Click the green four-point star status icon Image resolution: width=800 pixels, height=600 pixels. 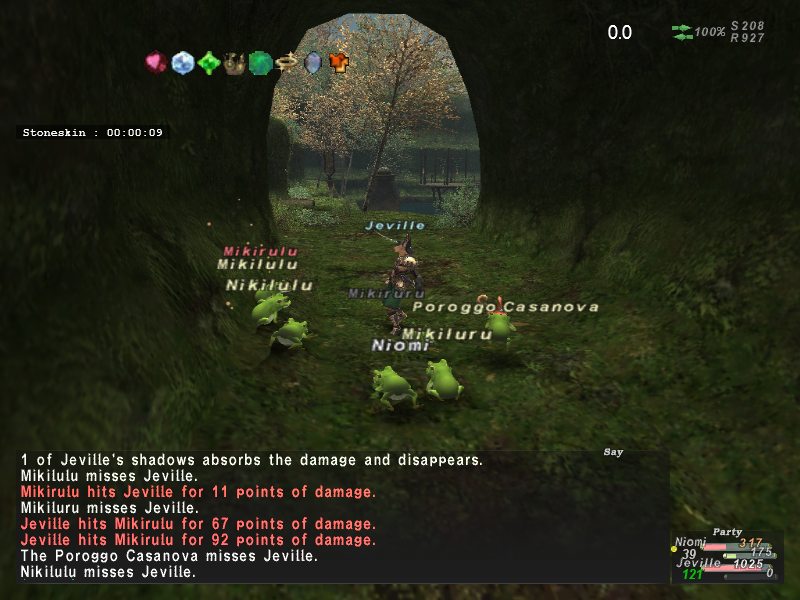coord(208,63)
